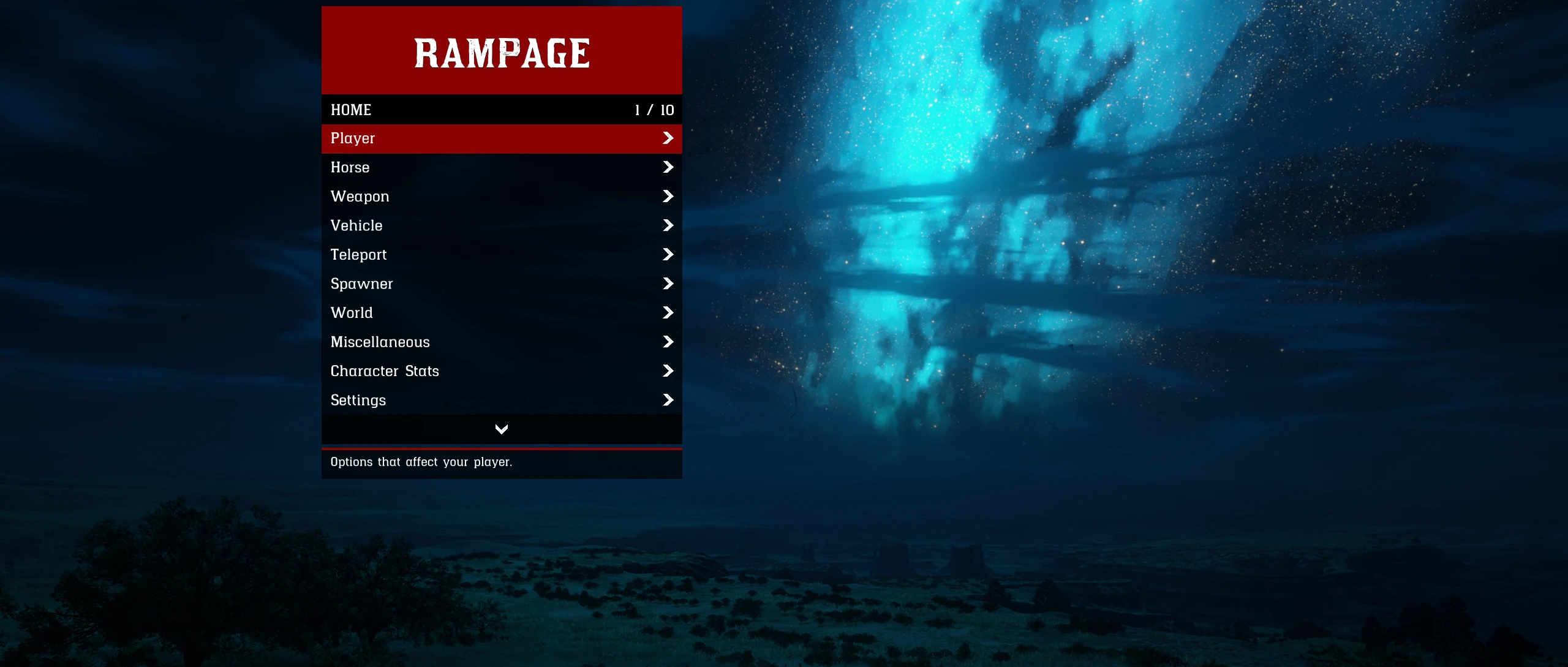Image resolution: width=1568 pixels, height=667 pixels.
Task: Open the World options
Action: click(501, 313)
